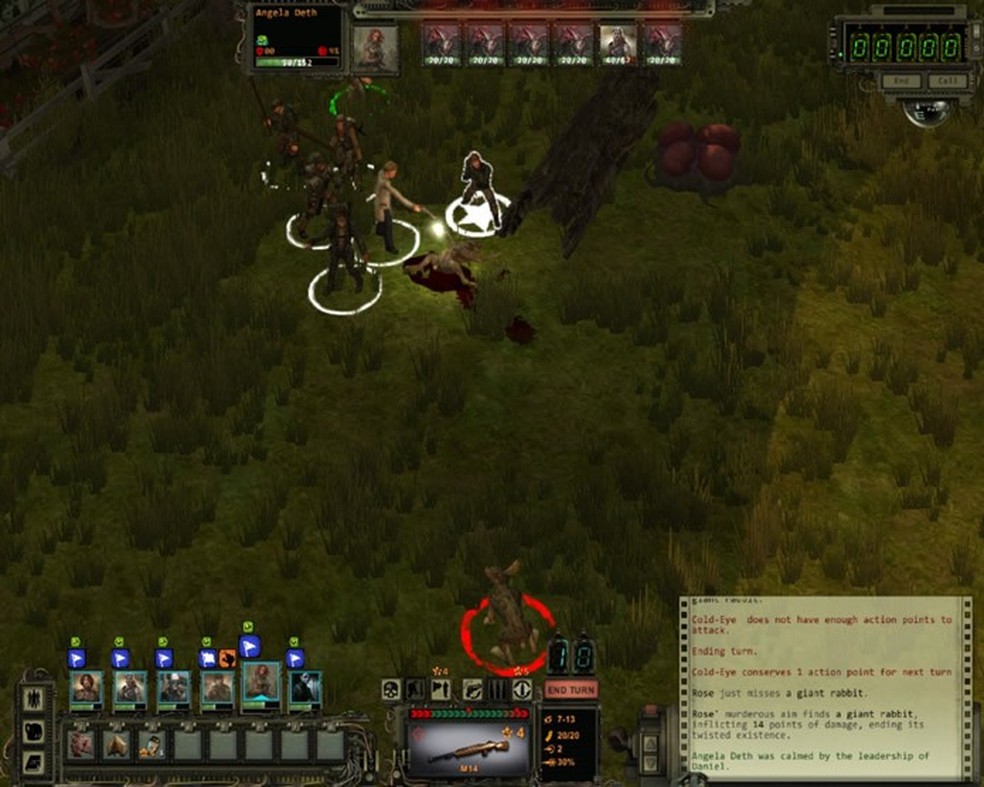End the current combat turn
This screenshot has height=787, width=984.
coord(570,689)
